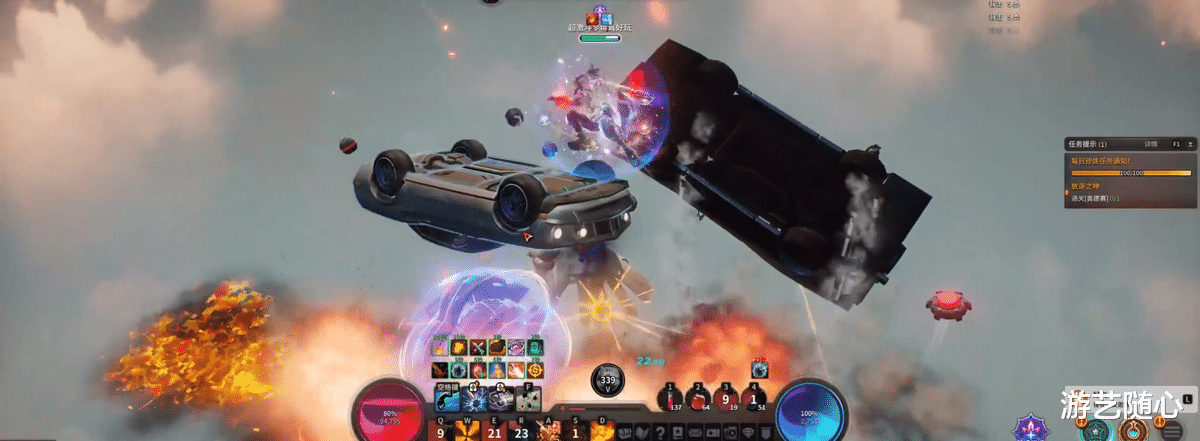Open the blue flask round icon
The height and width of the screenshot is (441, 1200).
(1132, 430)
